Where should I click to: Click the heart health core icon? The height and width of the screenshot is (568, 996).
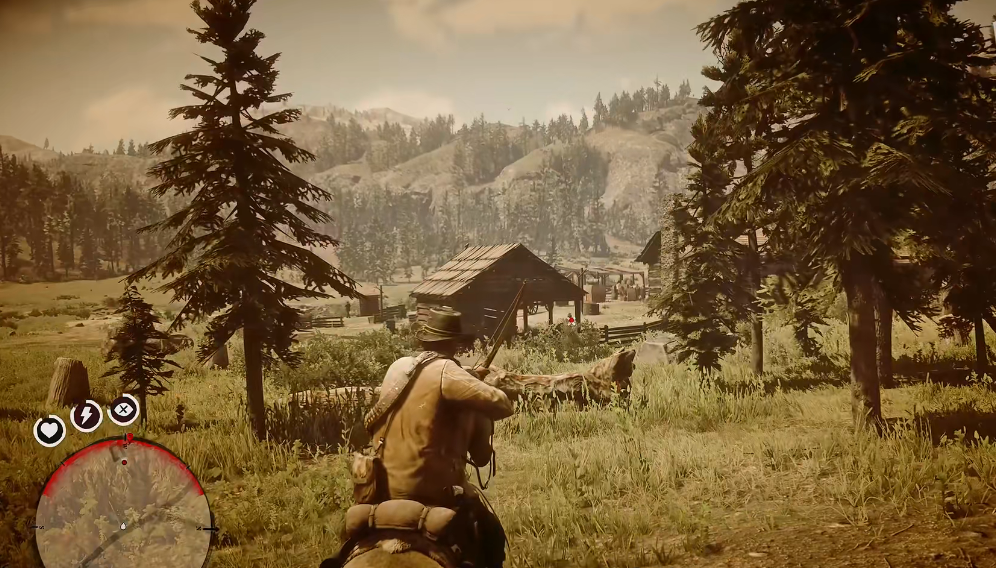[49, 431]
